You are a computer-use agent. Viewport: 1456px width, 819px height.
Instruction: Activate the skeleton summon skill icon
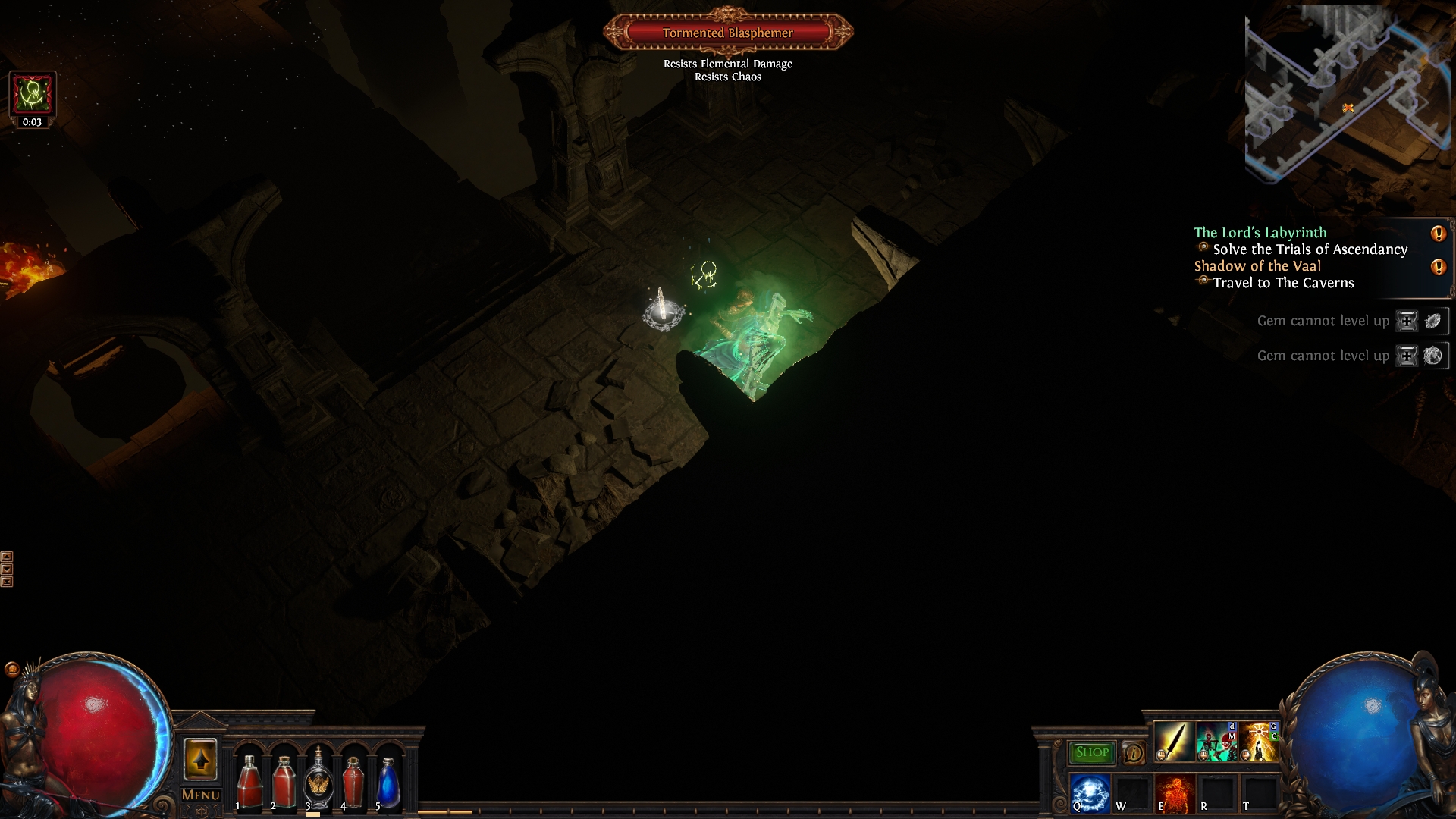1216,741
